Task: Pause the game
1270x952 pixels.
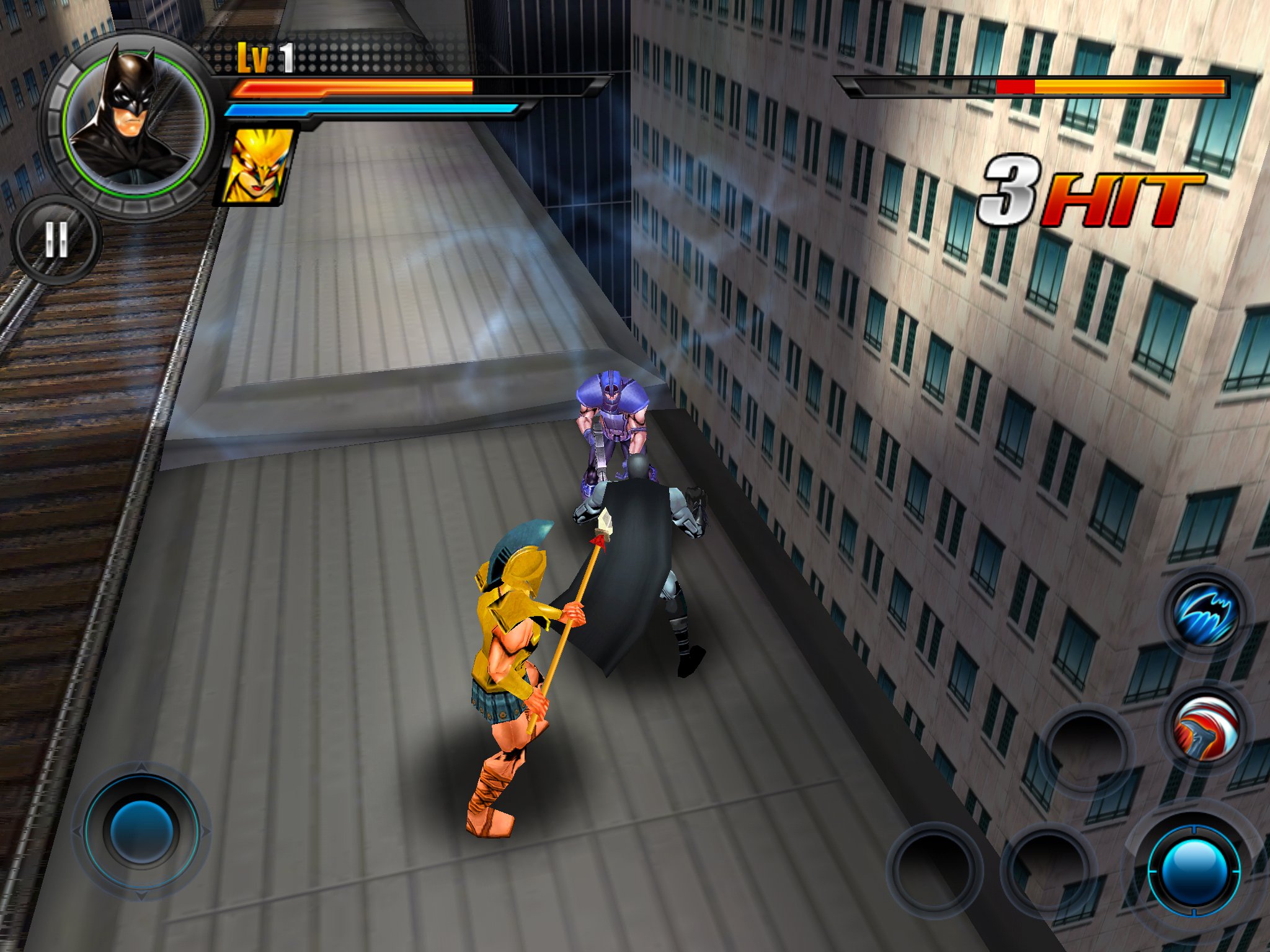Action: pos(56,239)
